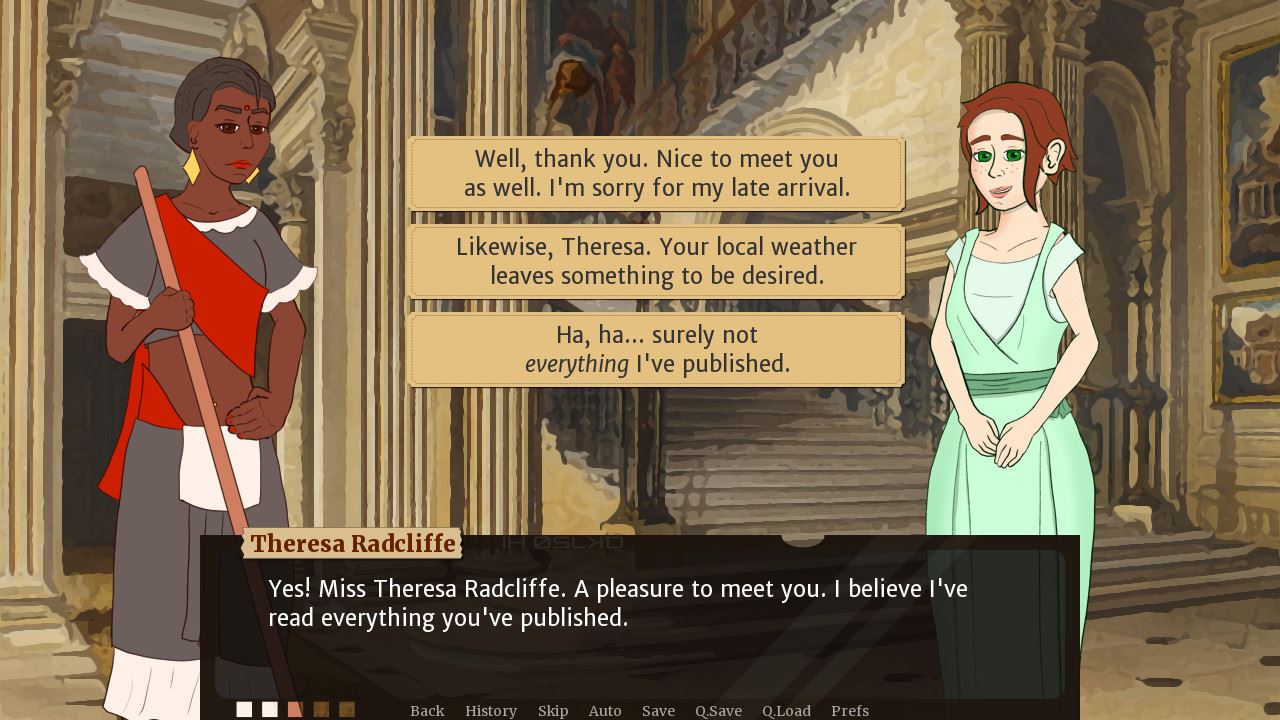This screenshot has height=720, width=1280.
Task: Select the first white color swatch
Action: [244, 708]
